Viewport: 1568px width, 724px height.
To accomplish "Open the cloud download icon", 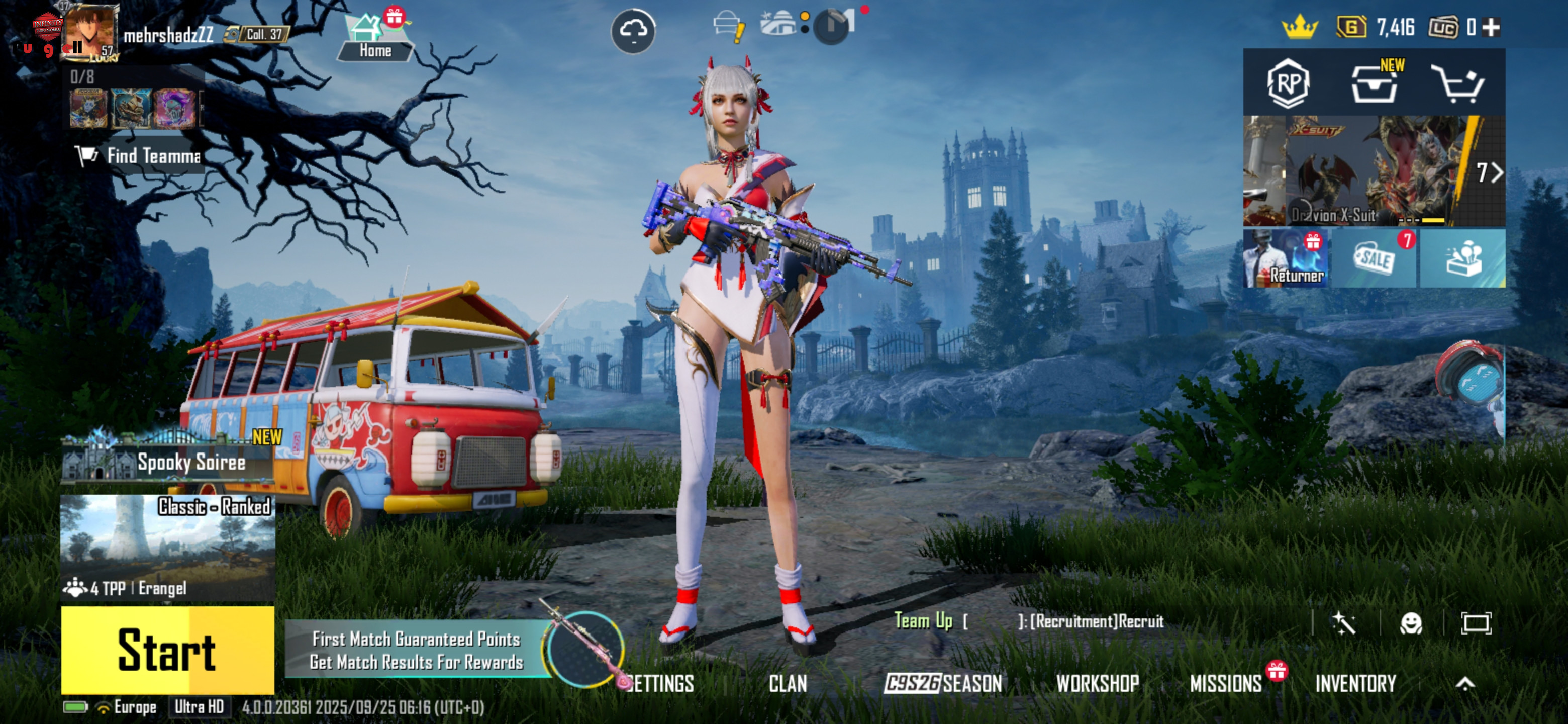I will (633, 31).
